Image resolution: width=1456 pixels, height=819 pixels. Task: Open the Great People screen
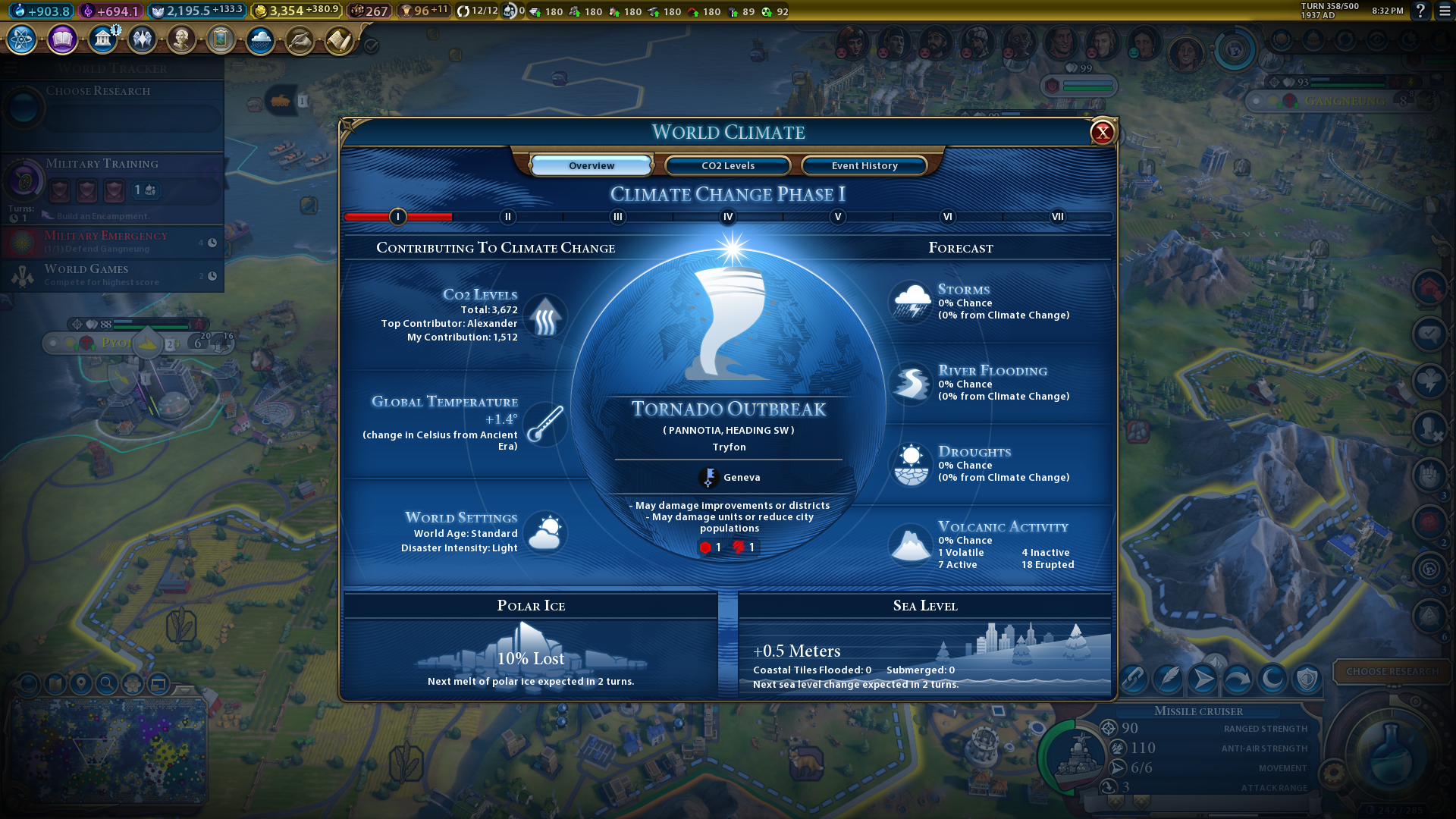click(181, 39)
